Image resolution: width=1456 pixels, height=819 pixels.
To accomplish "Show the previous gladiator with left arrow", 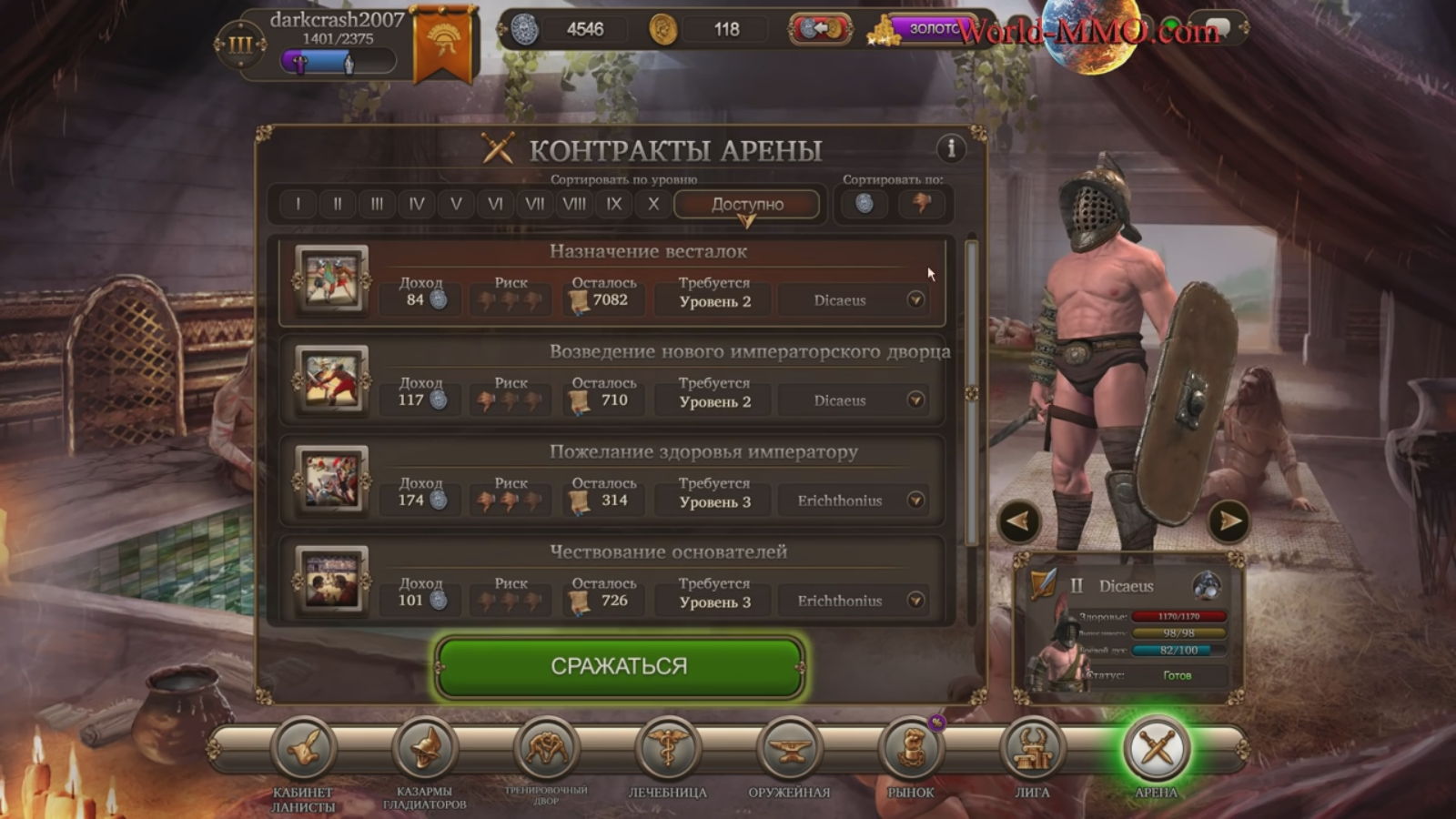I will click(x=1019, y=521).
